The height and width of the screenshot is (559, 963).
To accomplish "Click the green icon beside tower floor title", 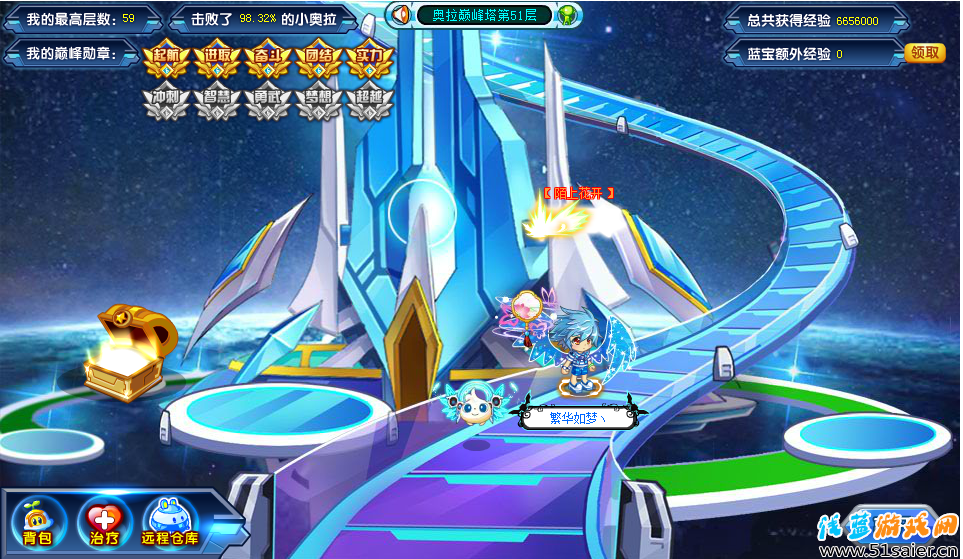I will click(568, 15).
